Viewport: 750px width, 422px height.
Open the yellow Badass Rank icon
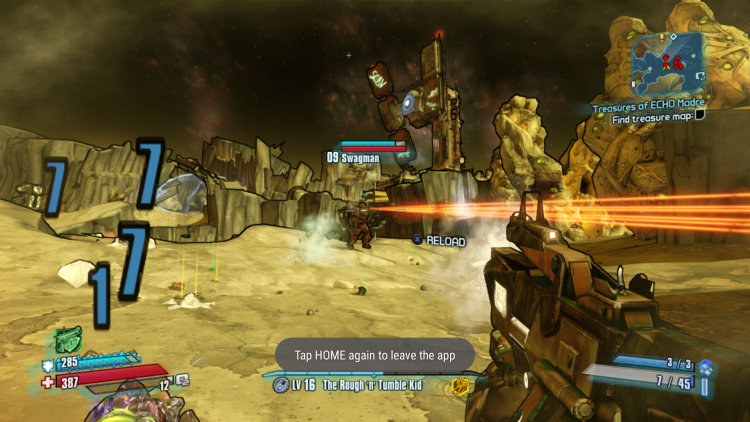459,385
